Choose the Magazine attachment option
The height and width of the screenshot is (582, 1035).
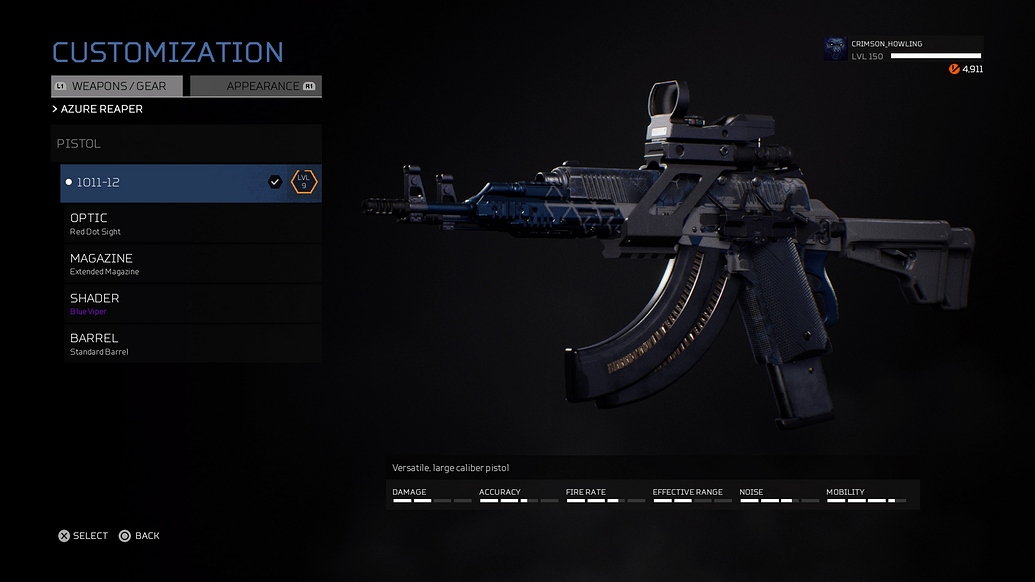[192, 264]
